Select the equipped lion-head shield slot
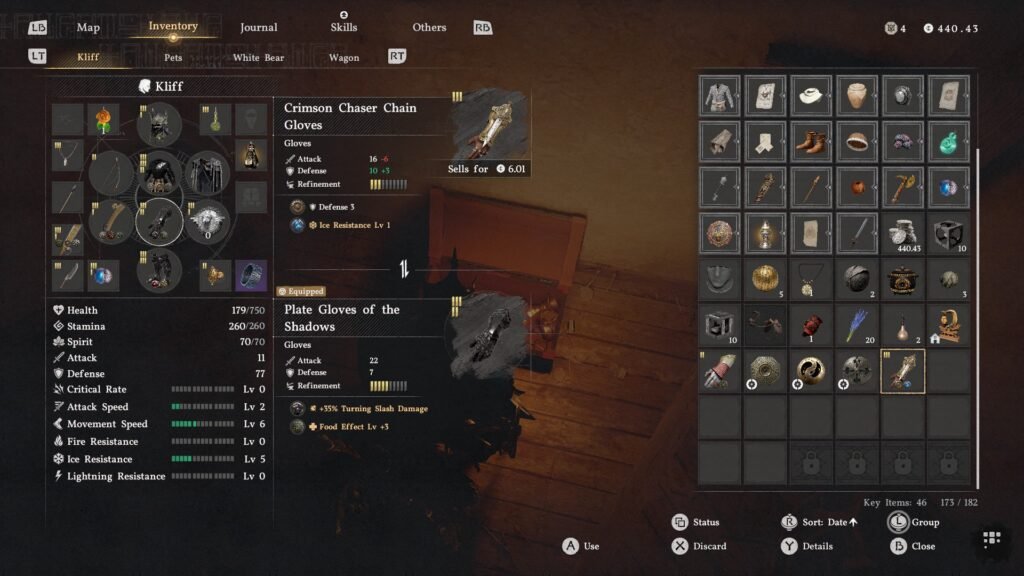 (207, 220)
